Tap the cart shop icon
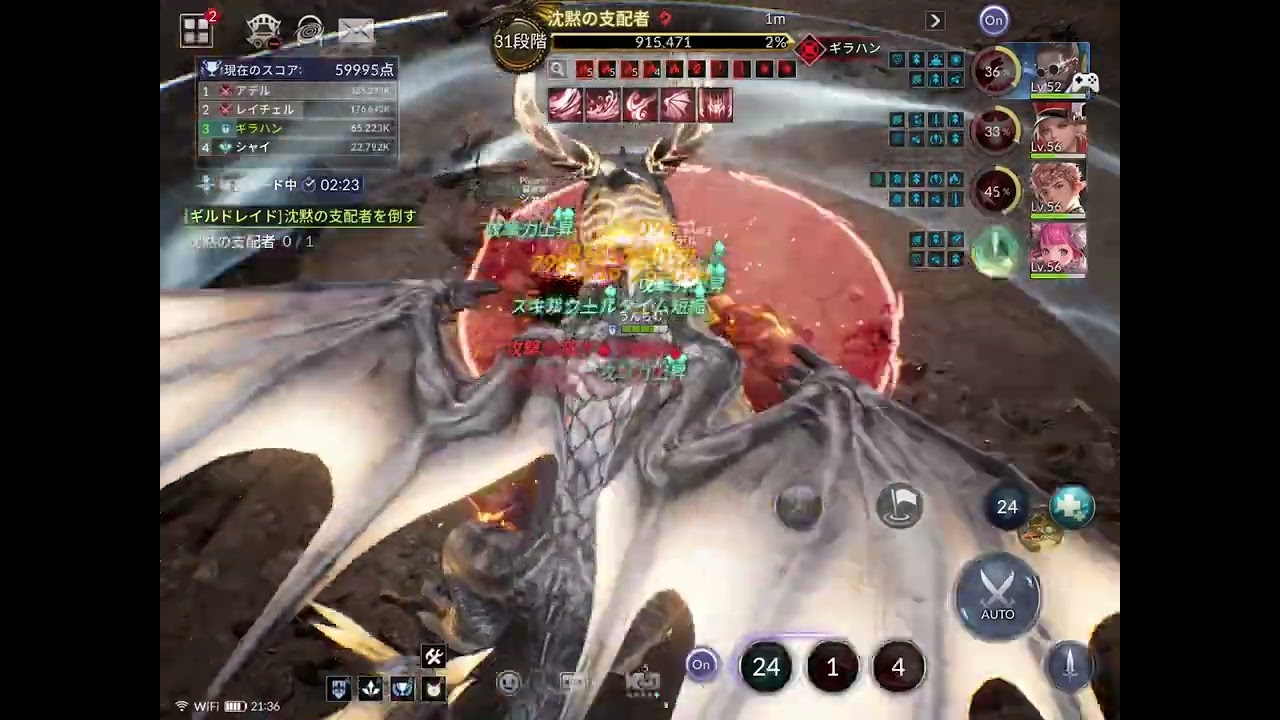The height and width of the screenshot is (720, 1280). tap(263, 31)
